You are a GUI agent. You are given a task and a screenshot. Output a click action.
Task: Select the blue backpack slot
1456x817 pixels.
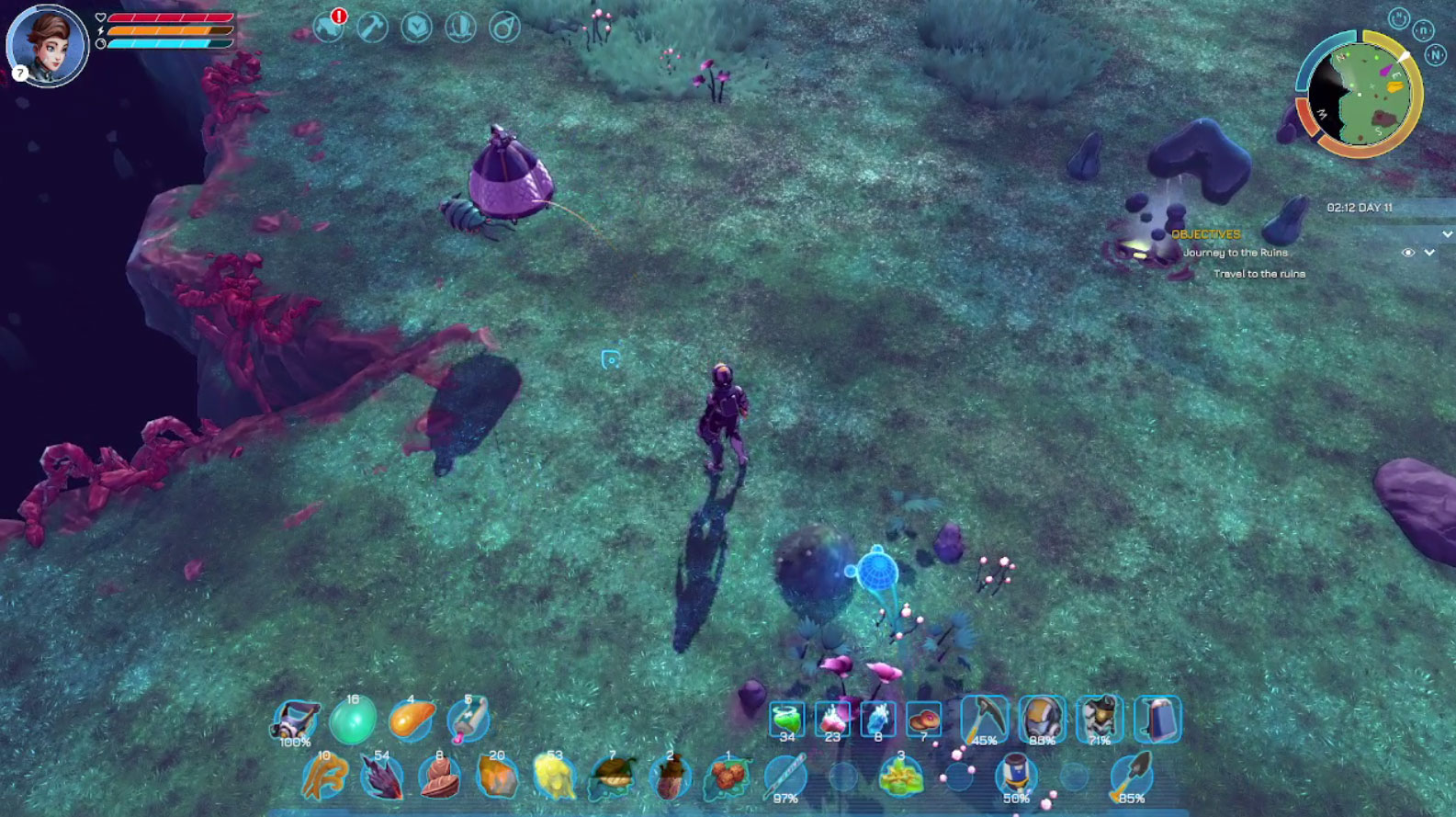click(1157, 719)
